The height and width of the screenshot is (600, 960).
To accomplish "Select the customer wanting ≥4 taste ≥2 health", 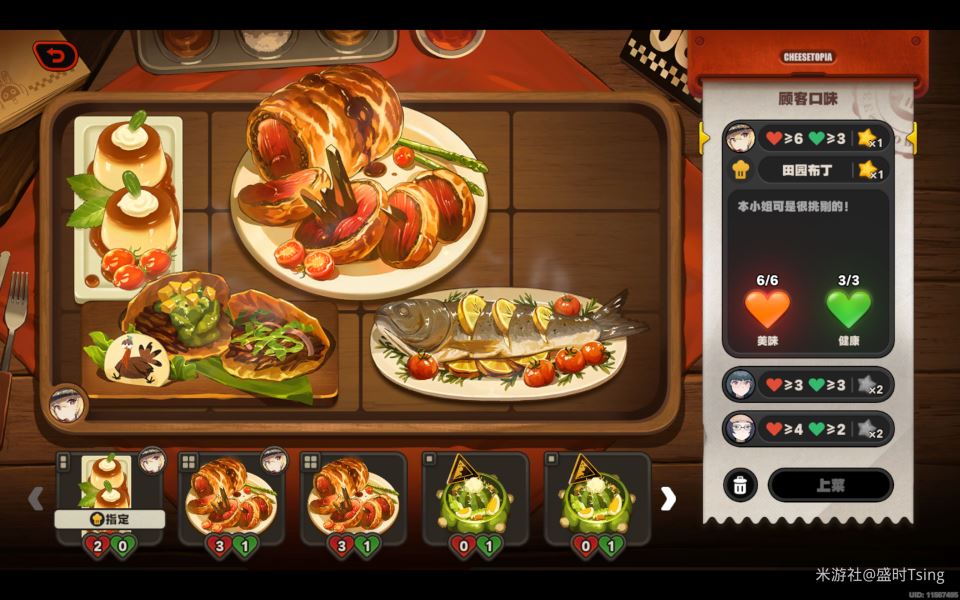I will [807, 430].
